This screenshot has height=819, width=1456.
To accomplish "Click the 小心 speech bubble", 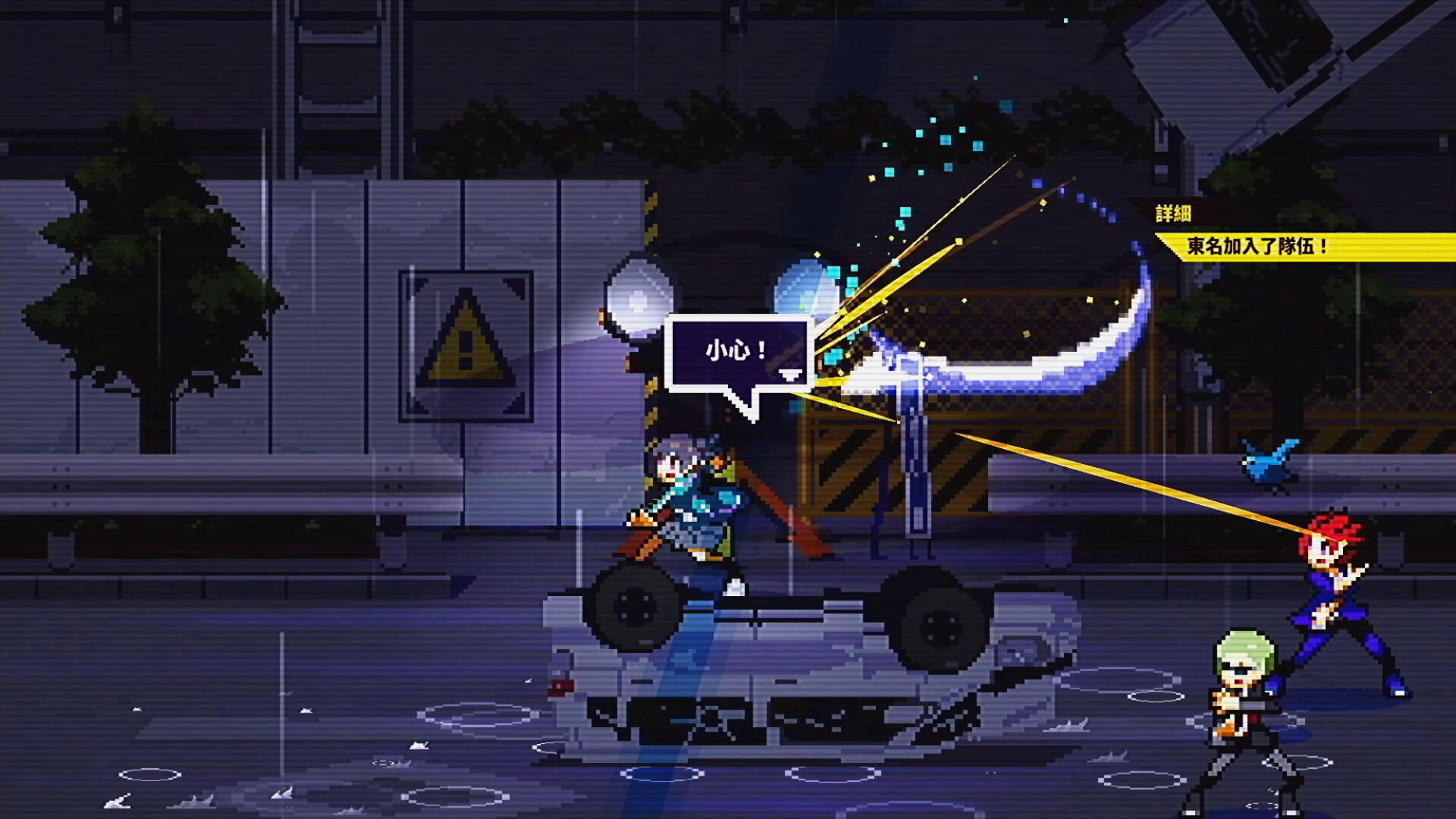I will tap(737, 352).
